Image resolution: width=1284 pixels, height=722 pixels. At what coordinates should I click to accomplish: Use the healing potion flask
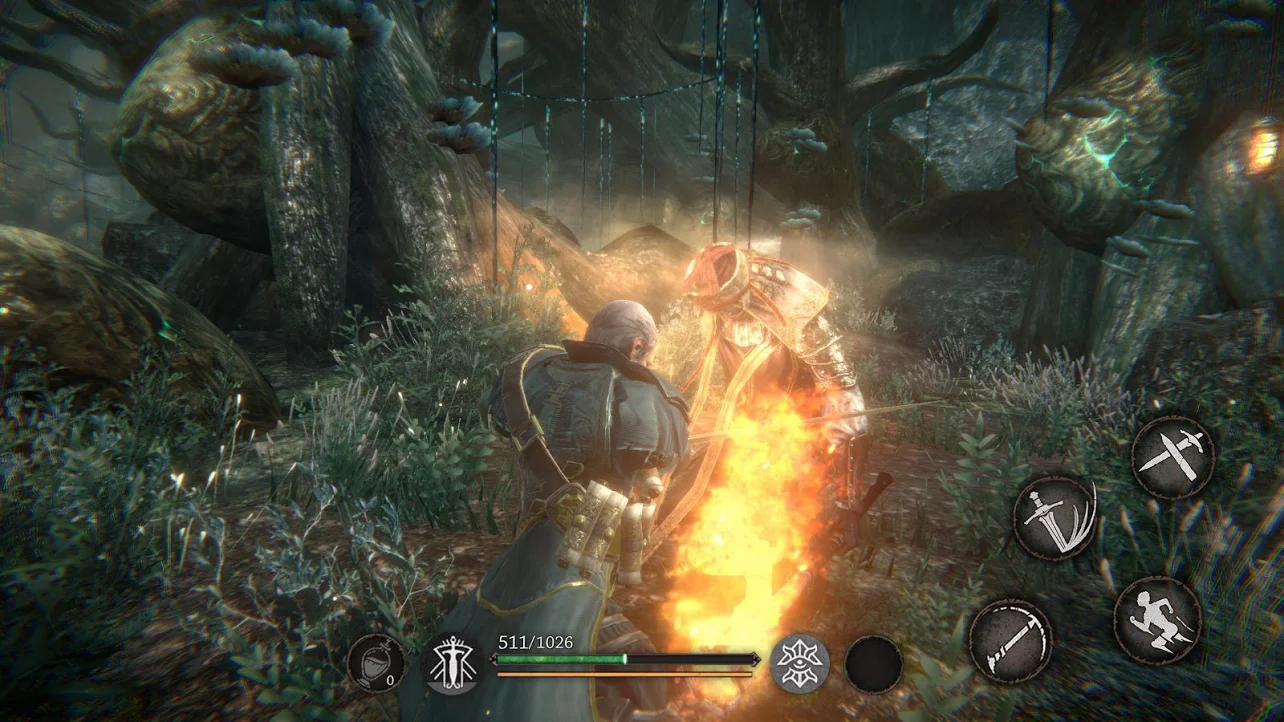[x=377, y=664]
